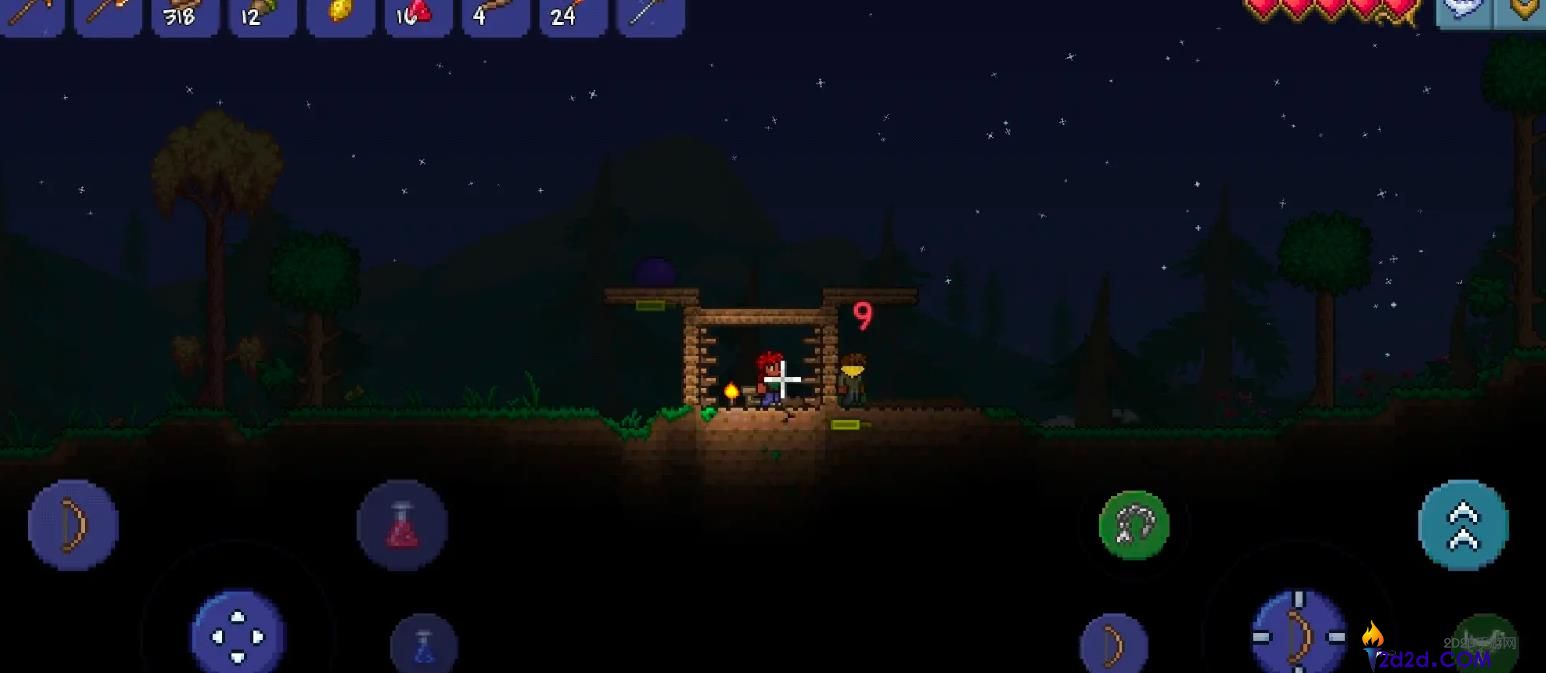
Task: Select the acorn slot with 12
Action: pos(263,16)
